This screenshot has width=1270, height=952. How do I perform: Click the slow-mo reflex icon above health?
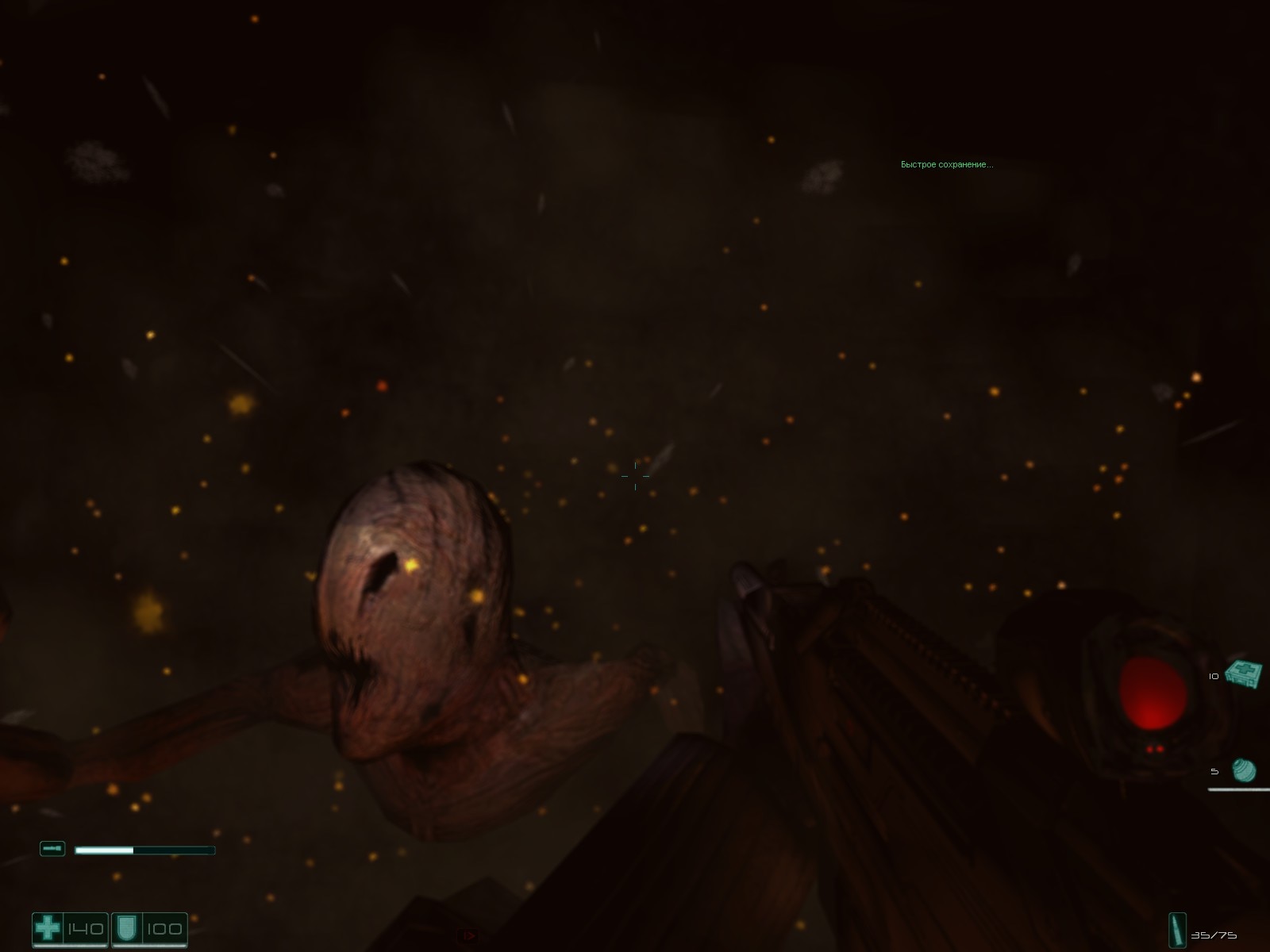point(52,848)
